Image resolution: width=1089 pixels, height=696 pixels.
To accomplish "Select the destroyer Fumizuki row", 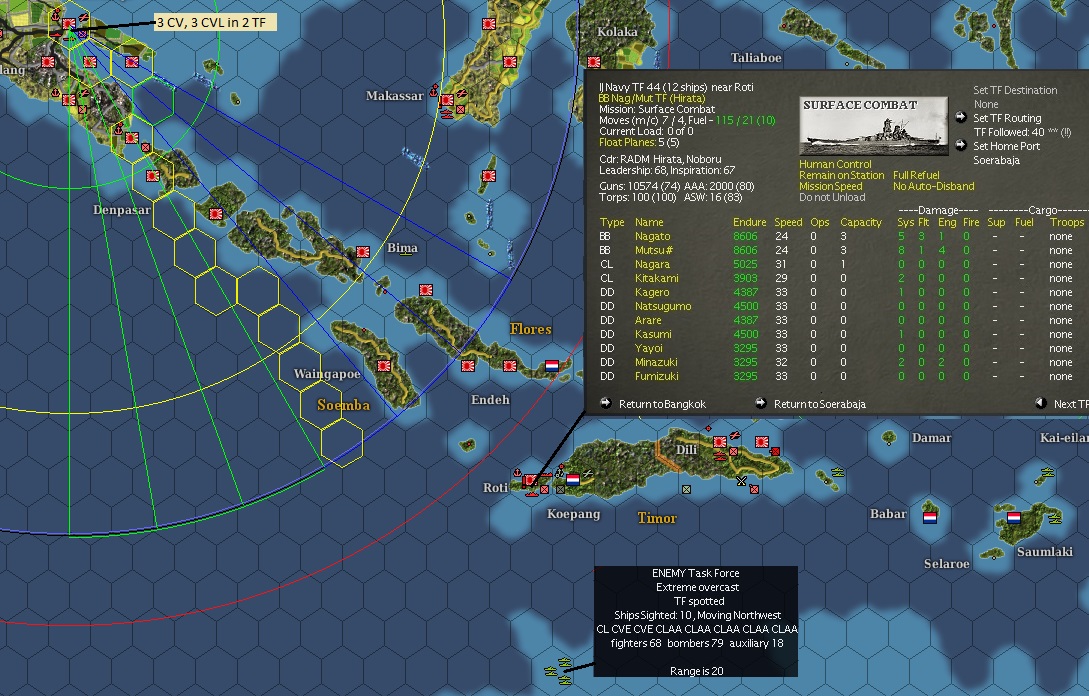I will [656, 376].
